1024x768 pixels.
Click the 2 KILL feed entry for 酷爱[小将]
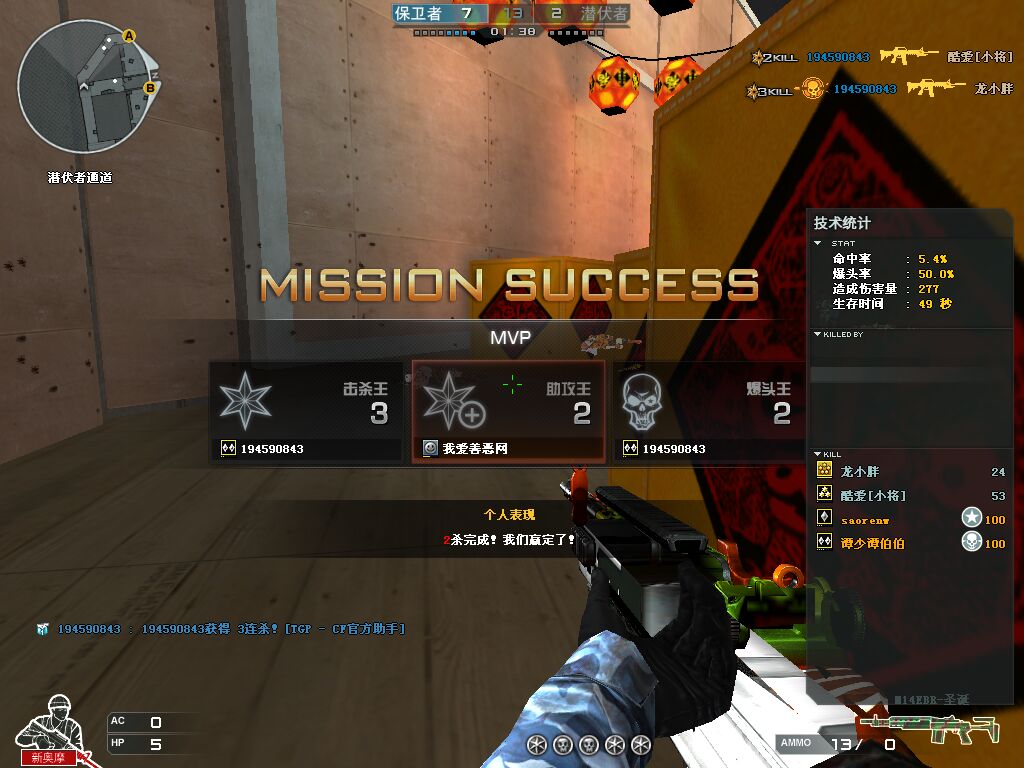click(882, 57)
